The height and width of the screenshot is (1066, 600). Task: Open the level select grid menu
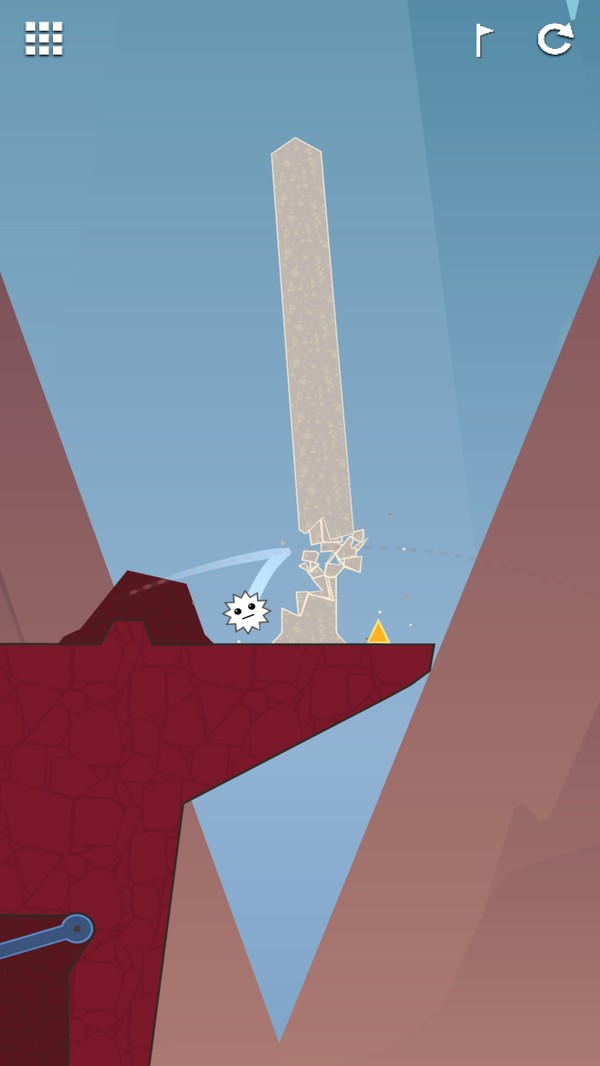pos(44,39)
